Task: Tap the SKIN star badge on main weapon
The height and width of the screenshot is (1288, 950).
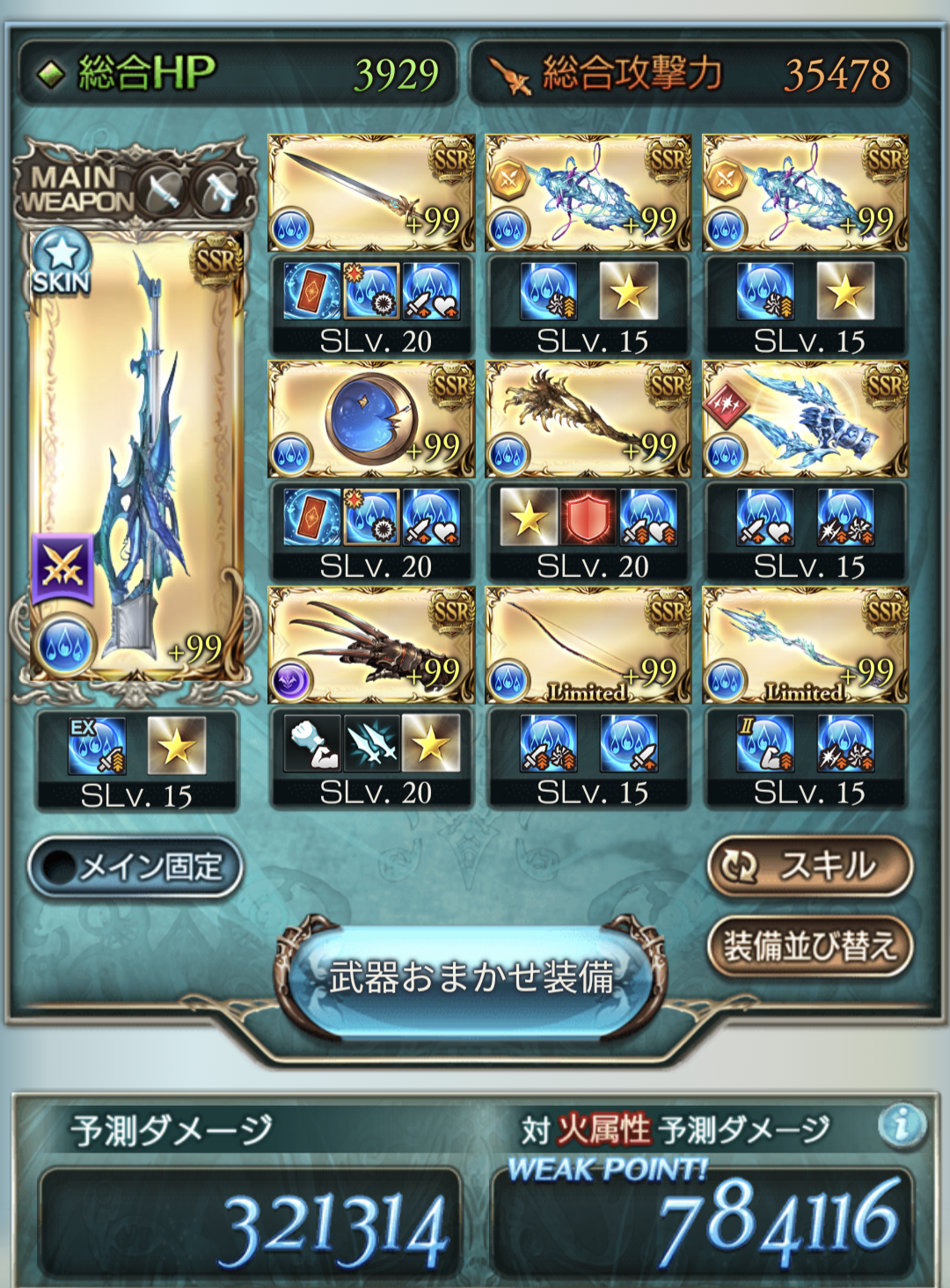Action: click(61, 261)
